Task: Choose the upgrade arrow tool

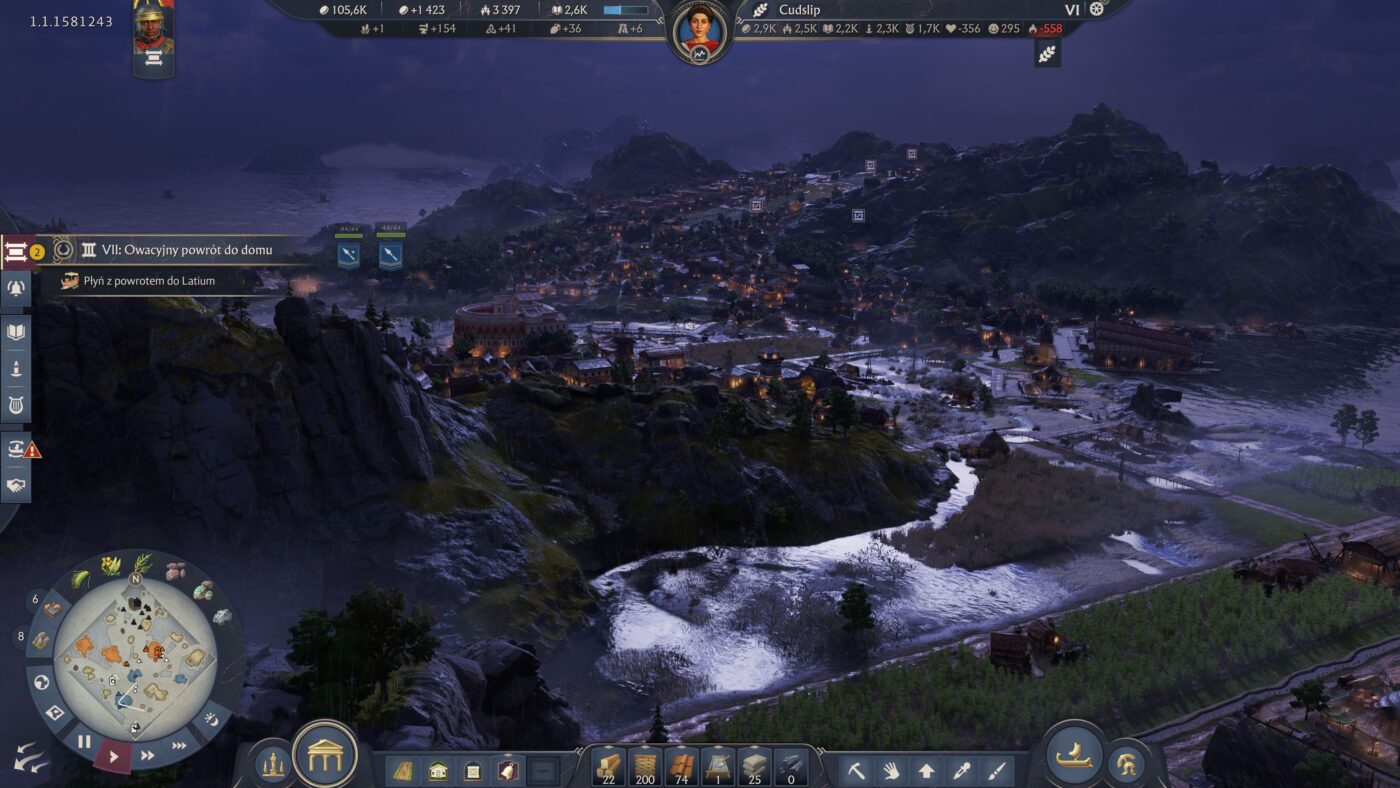Action: point(926,771)
